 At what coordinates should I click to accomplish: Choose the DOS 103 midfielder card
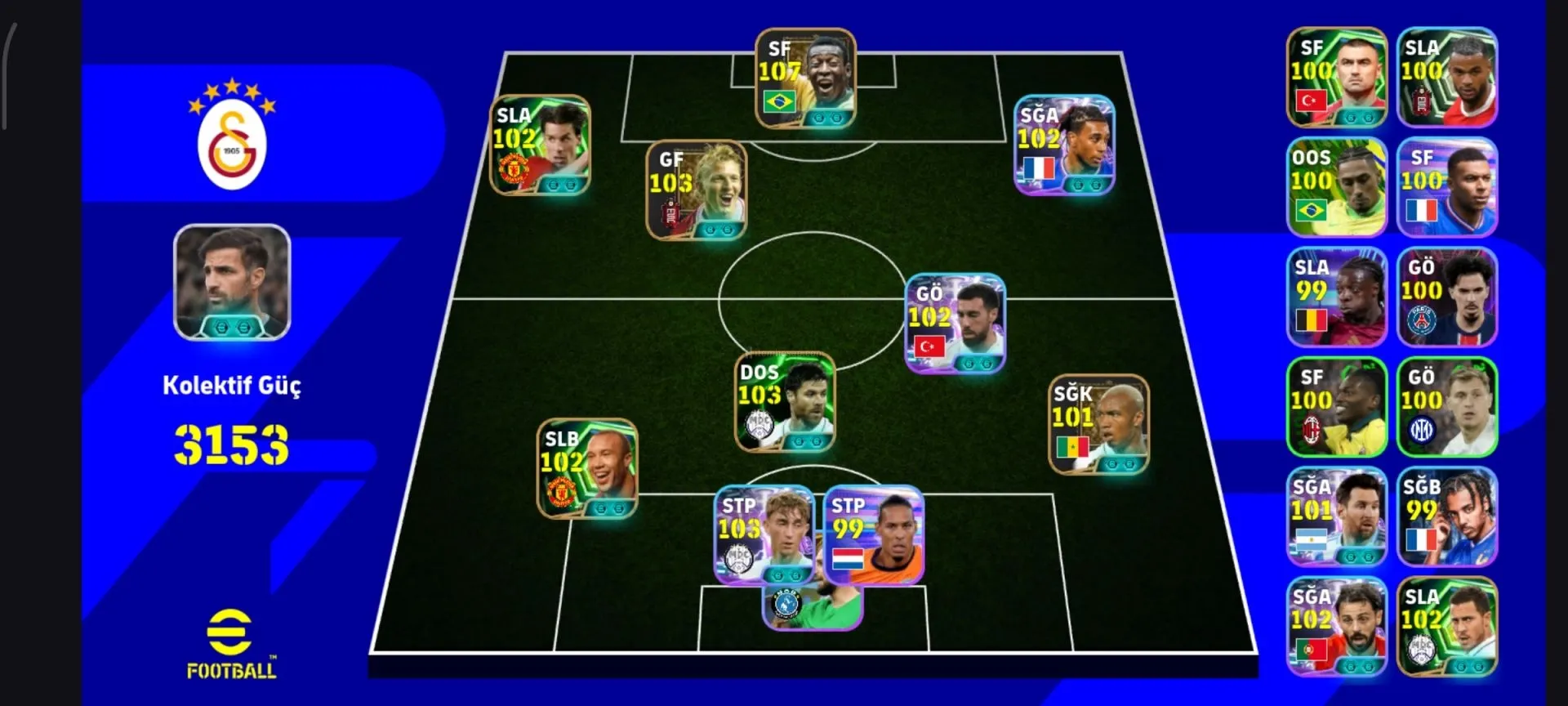[x=785, y=403]
